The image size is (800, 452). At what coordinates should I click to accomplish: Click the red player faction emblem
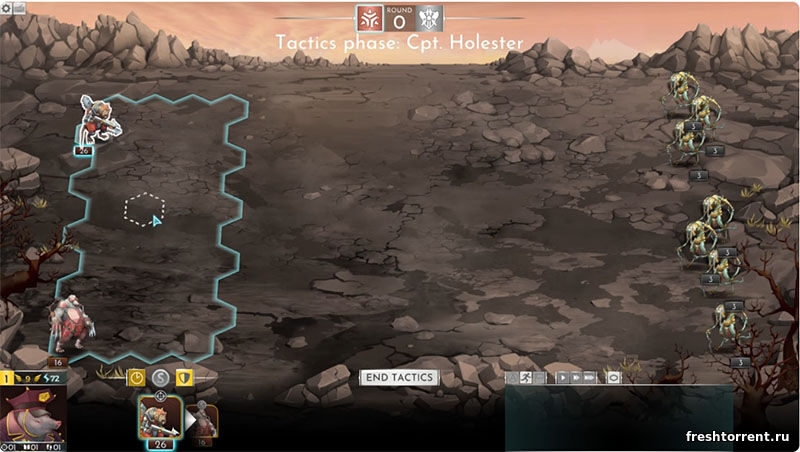point(370,19)
